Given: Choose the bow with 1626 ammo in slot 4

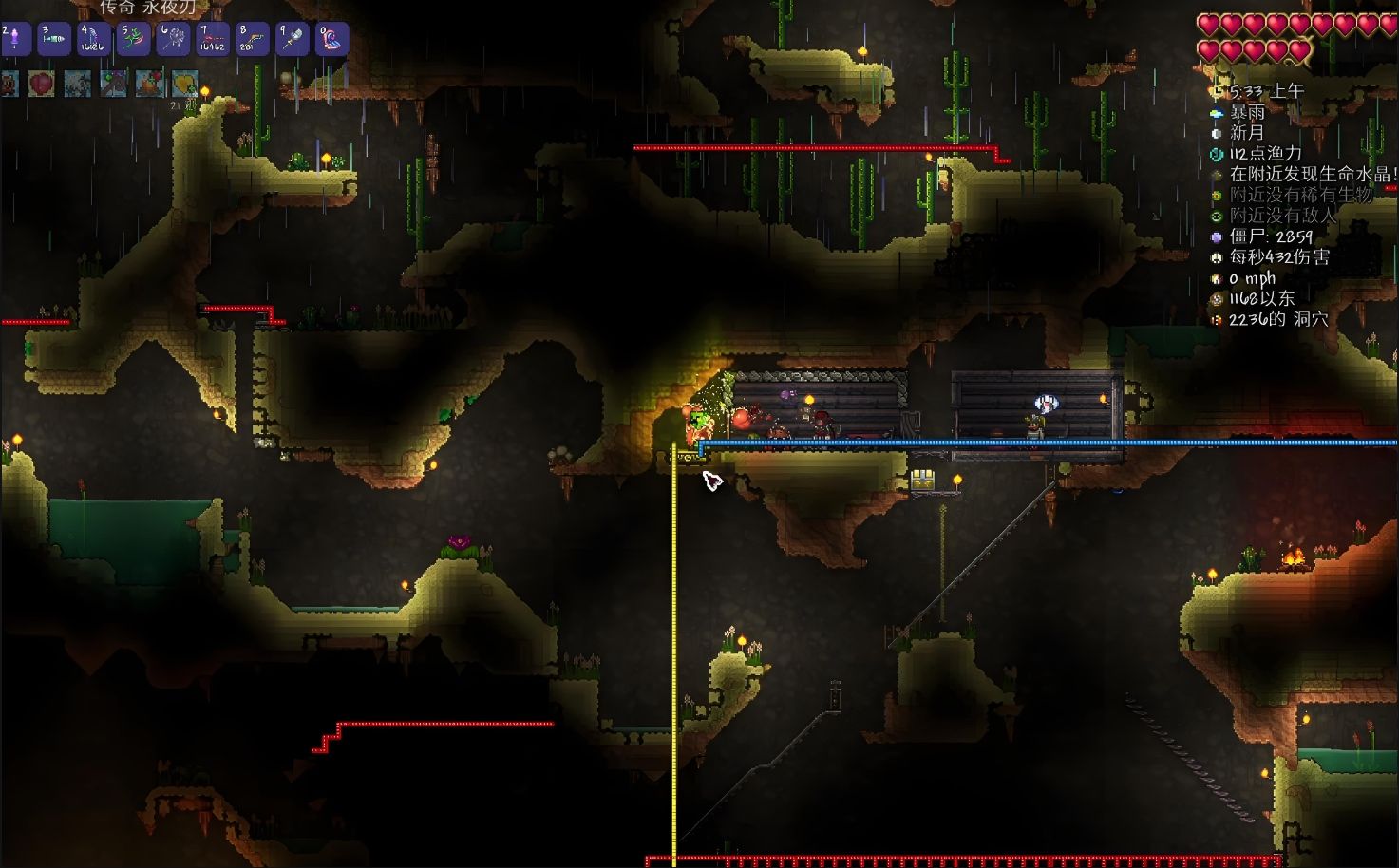Looking at the screenshot, I should (x=93, y=40).
